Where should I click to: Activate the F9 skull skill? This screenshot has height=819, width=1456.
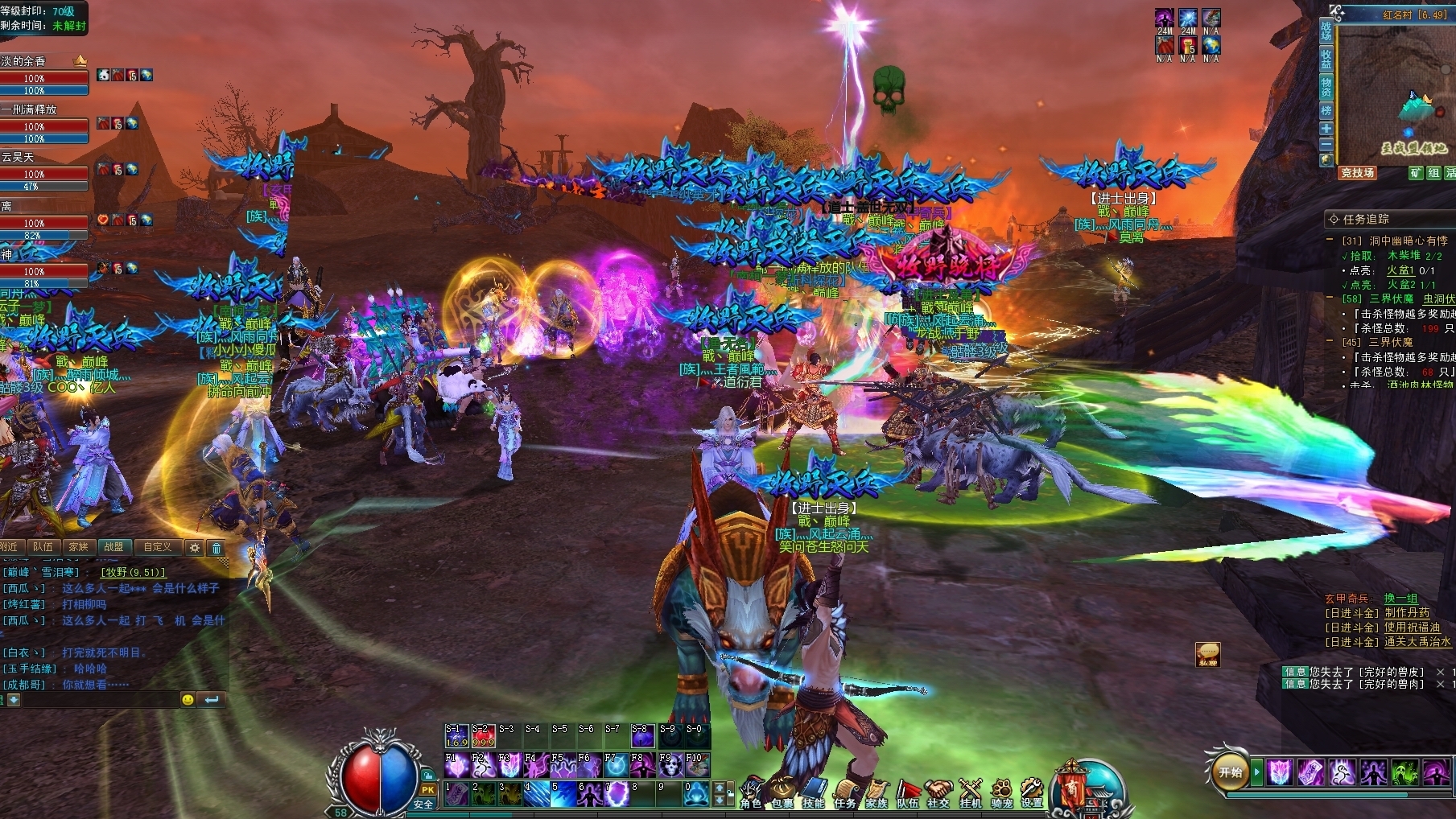pyautogui.click(x=670, y=764)
